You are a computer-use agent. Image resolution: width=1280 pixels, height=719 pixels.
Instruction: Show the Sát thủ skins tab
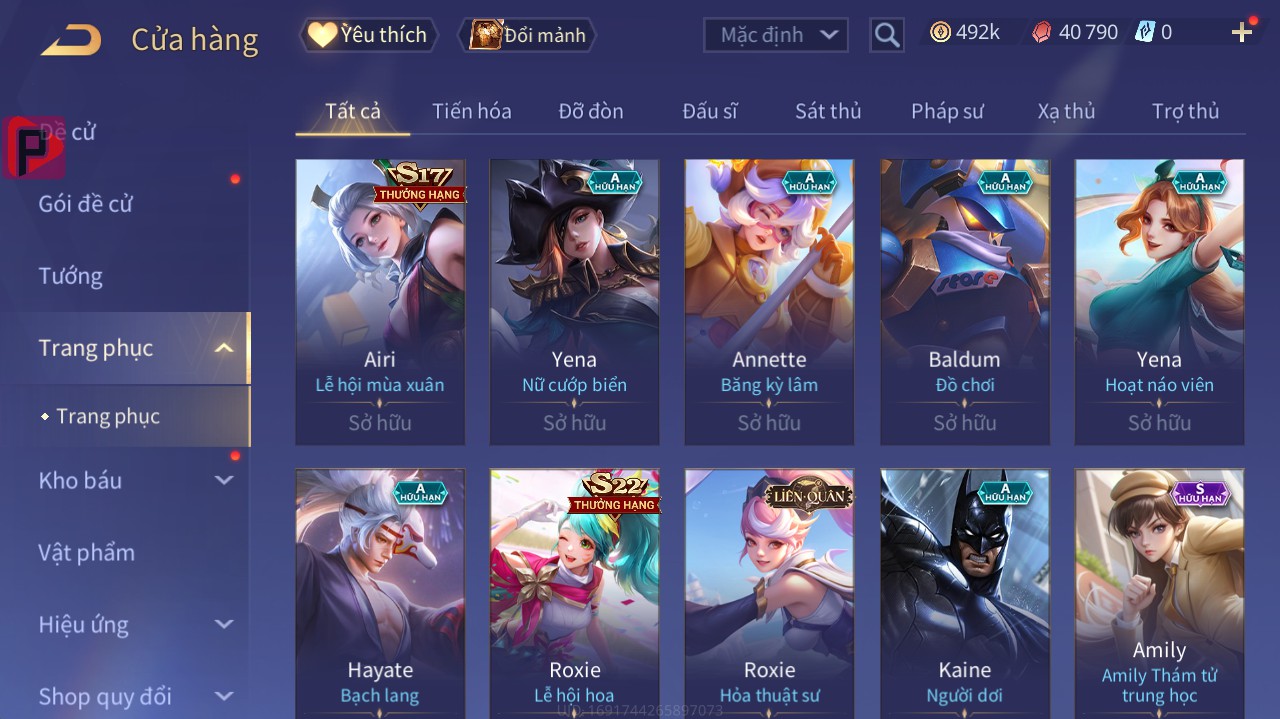tap(828, 111)
